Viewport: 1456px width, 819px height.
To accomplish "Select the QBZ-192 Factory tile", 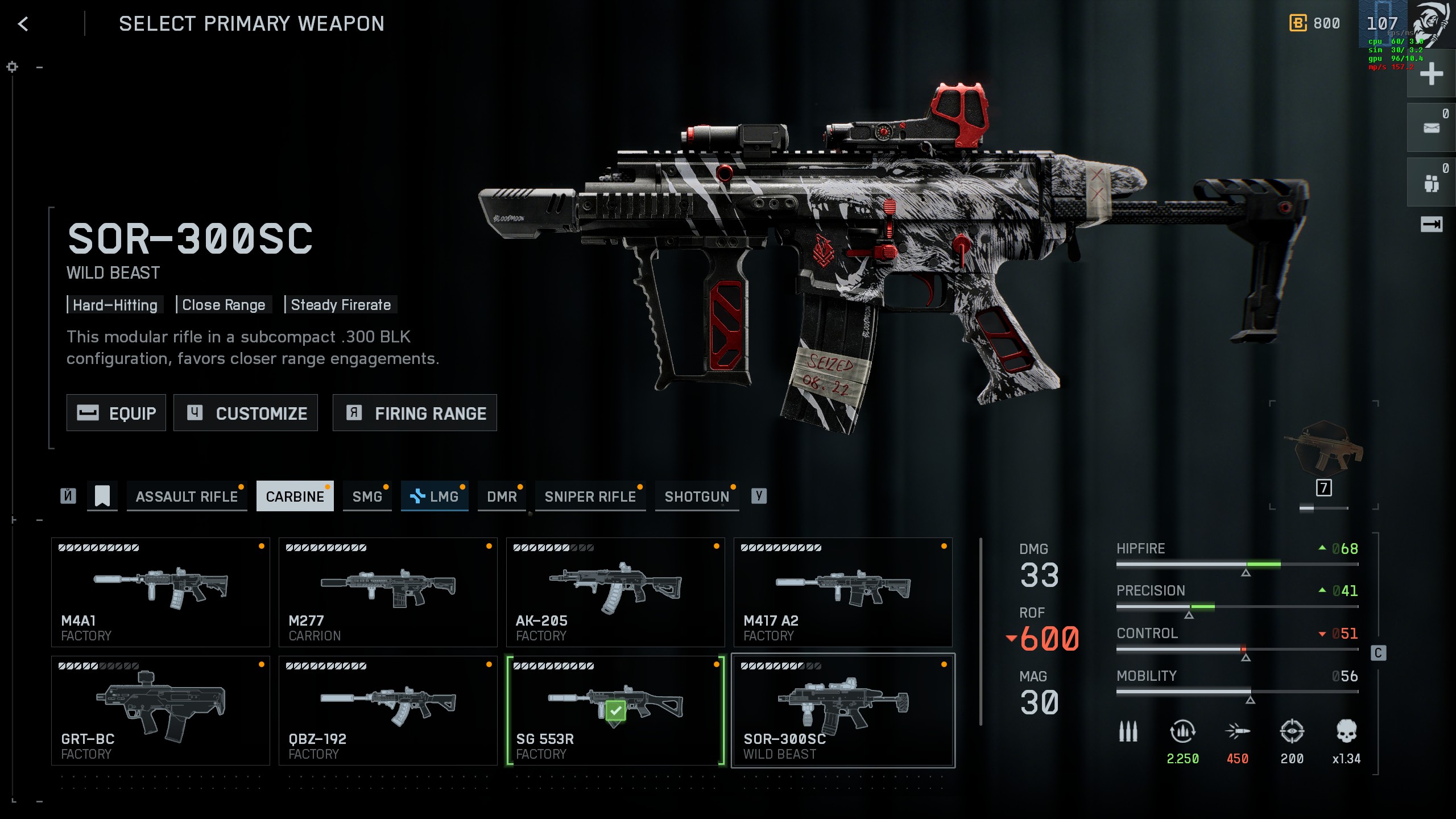I will 388,710.
